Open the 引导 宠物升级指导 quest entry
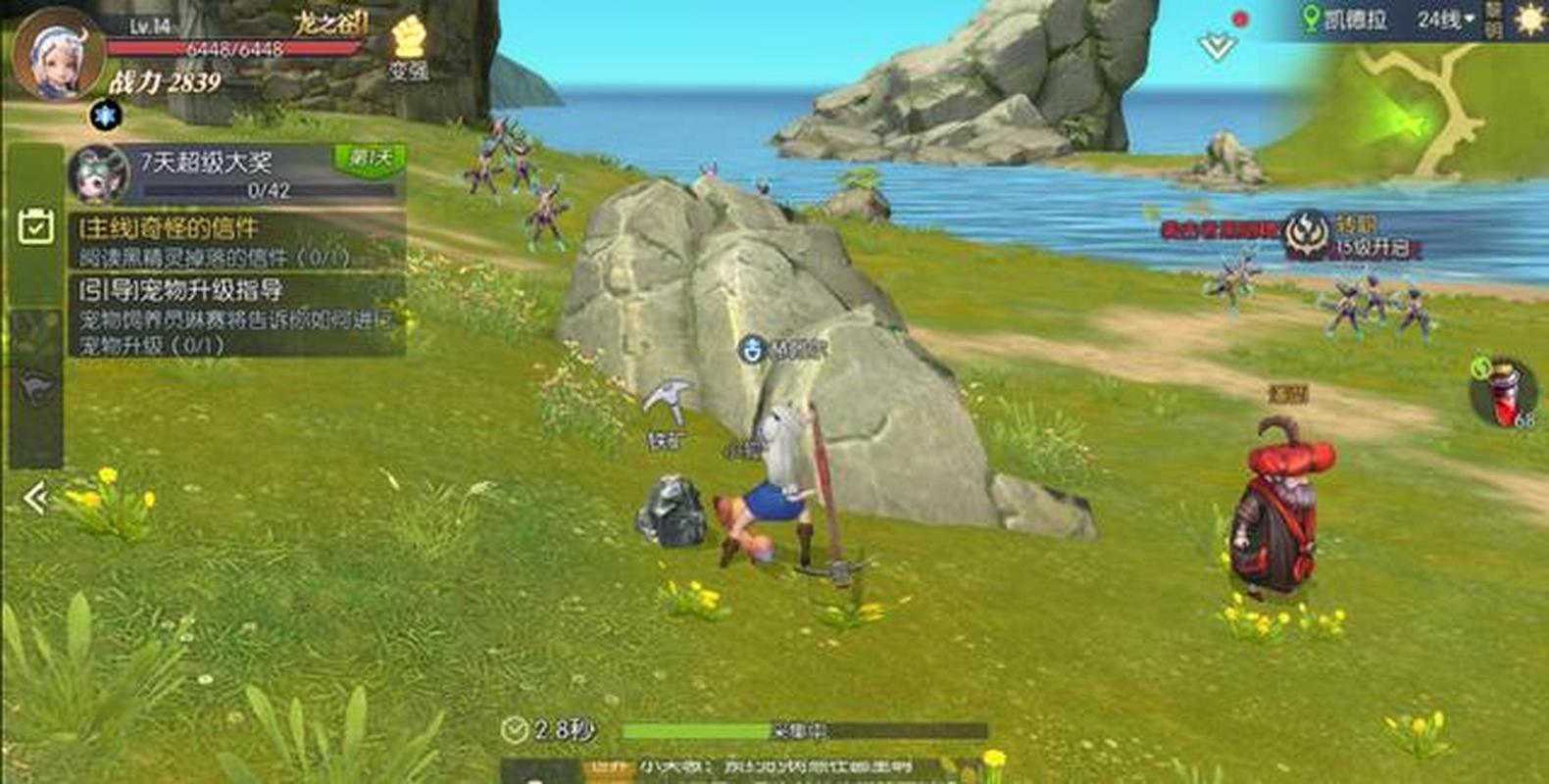 tap(235, 316)
